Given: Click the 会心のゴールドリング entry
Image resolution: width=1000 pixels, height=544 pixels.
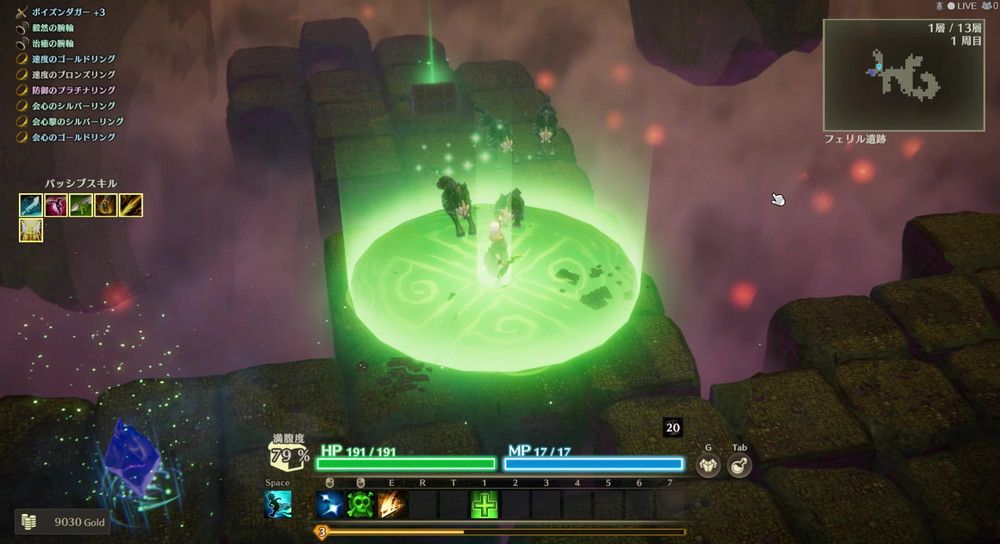Looking at the screenshot, I should [73, 137].
